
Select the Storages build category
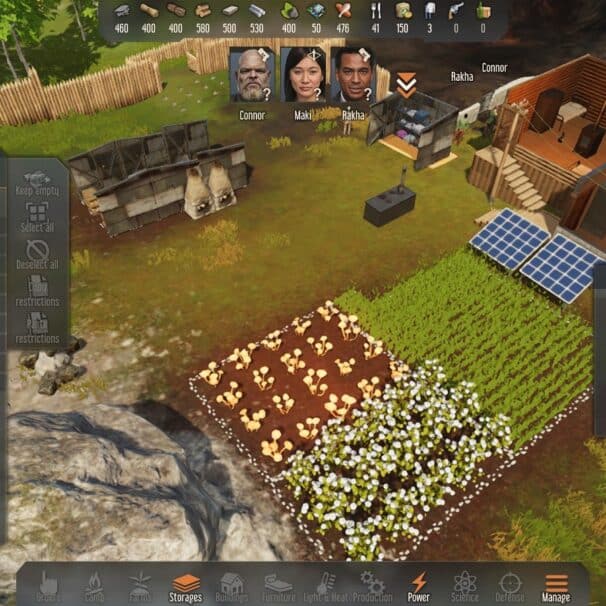point(186,585)
